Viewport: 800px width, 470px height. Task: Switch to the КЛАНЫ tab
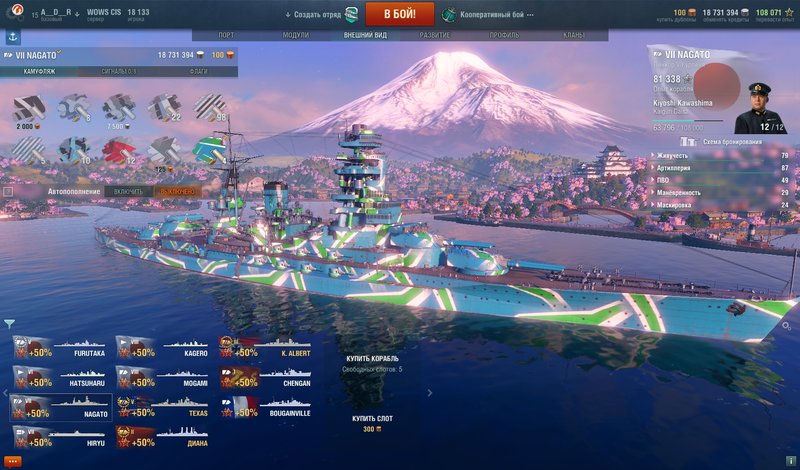(x=574, y=35)
